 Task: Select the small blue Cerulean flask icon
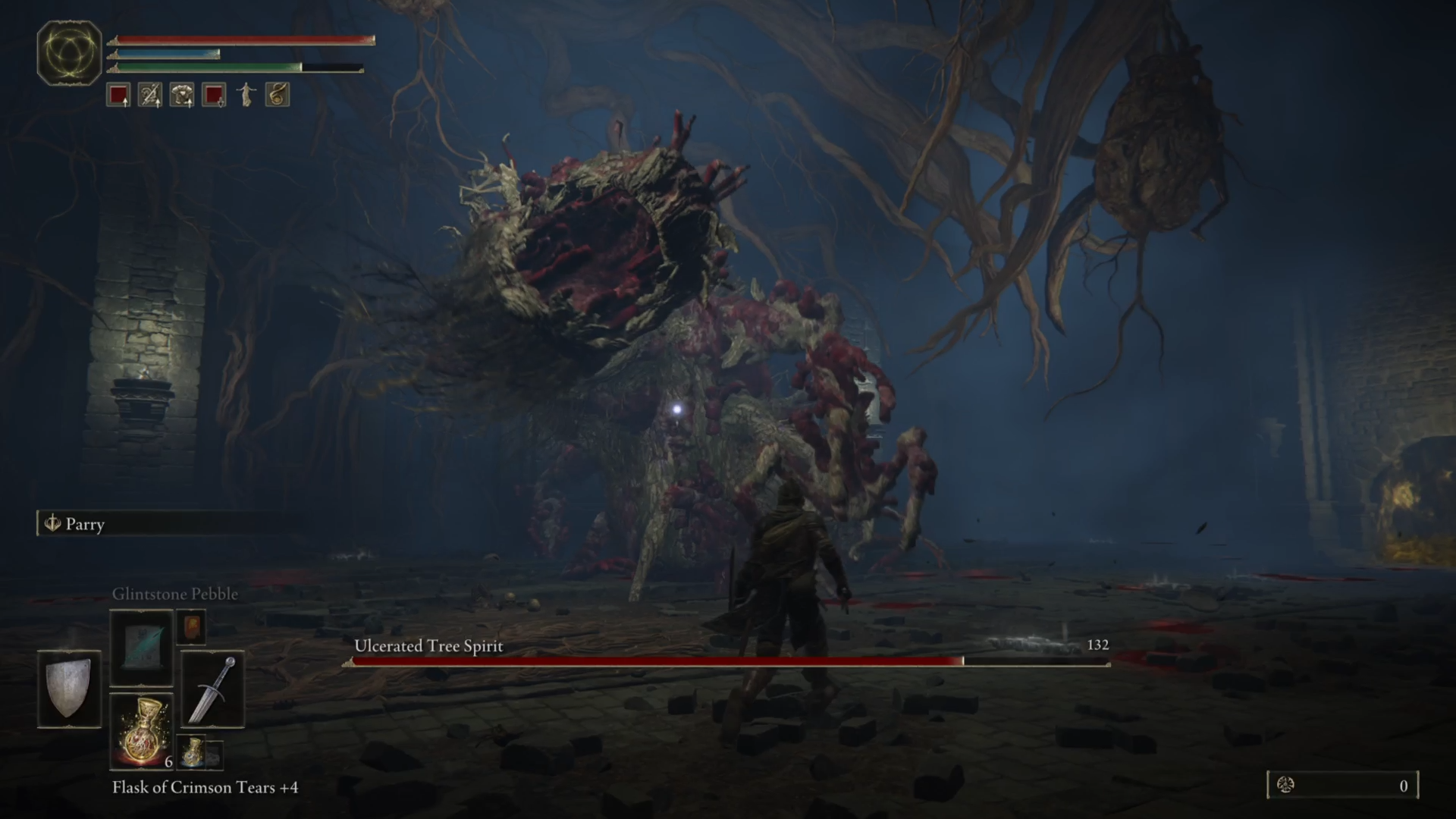point(193,751)
